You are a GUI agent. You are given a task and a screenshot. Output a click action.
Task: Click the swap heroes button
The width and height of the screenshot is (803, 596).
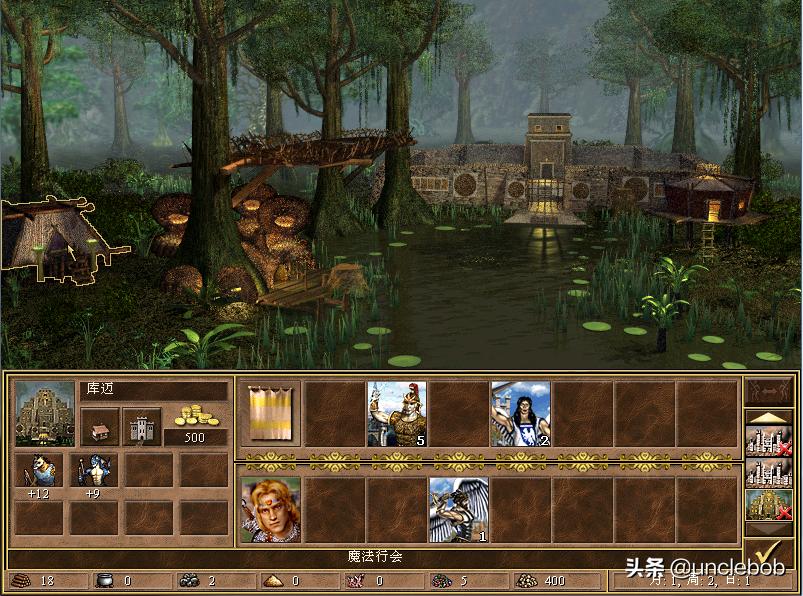770,391
